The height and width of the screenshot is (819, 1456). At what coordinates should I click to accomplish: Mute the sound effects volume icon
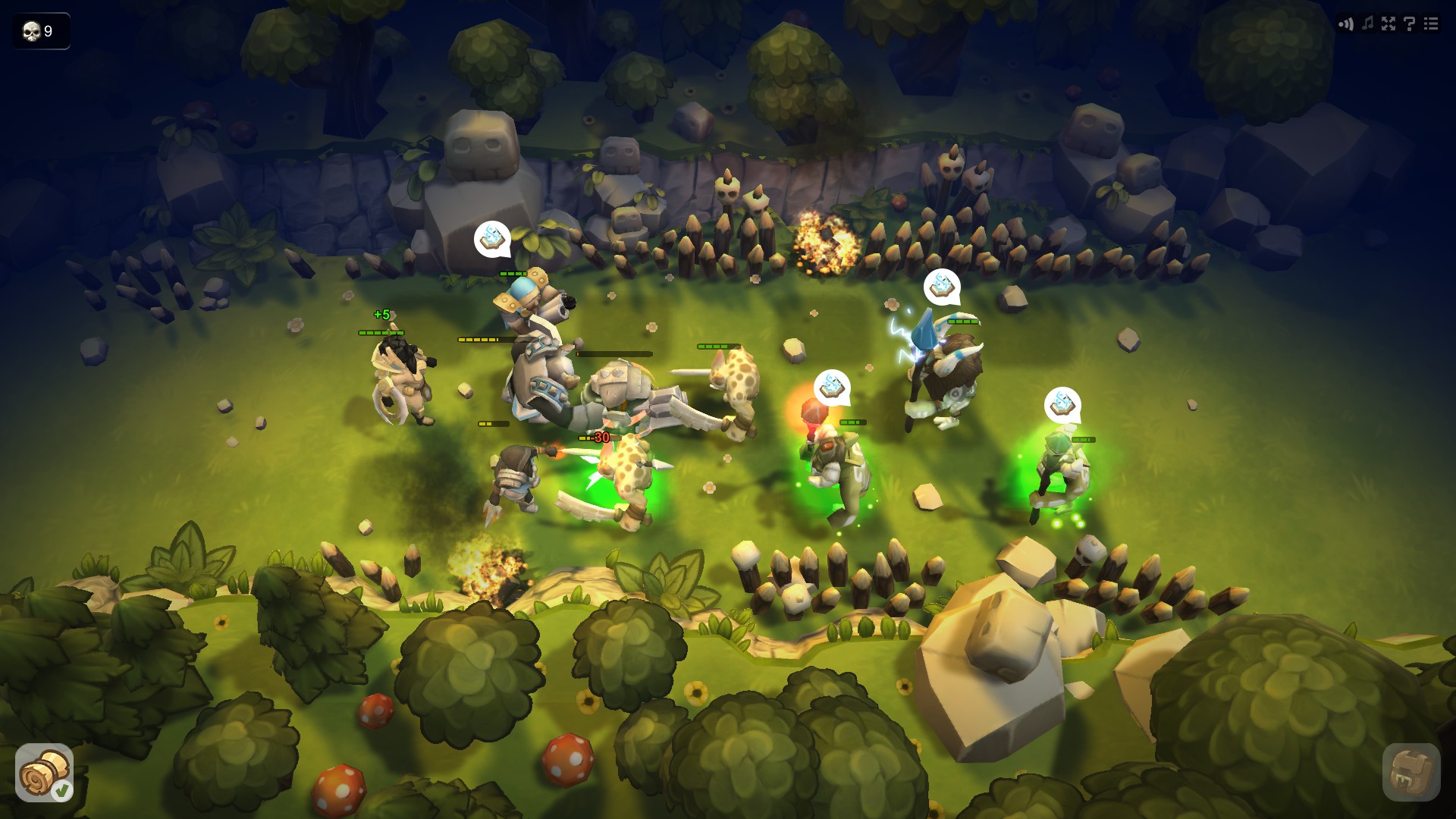click(x=1348, y=24)
